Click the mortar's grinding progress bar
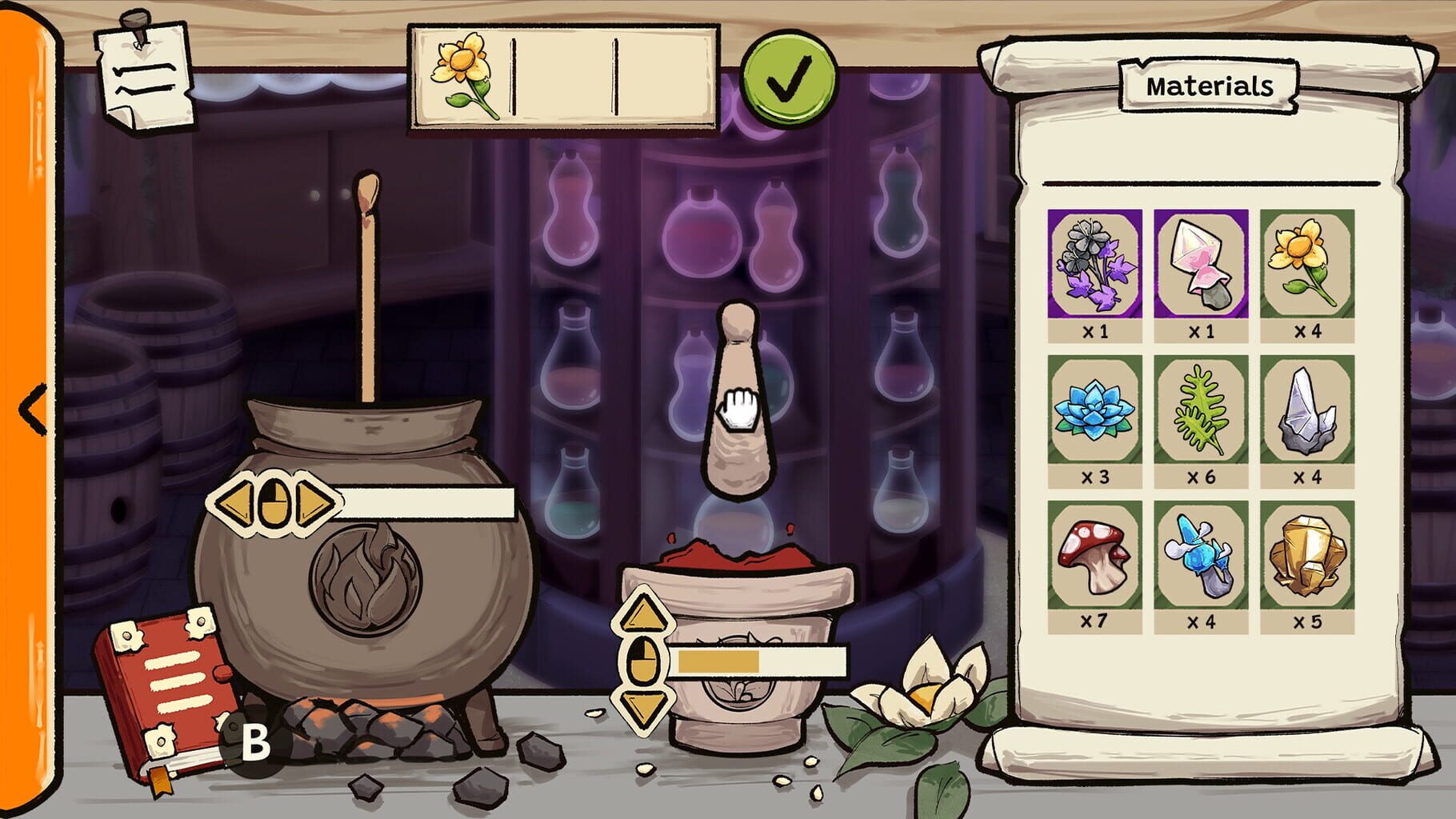 click(x=760, y=661)
